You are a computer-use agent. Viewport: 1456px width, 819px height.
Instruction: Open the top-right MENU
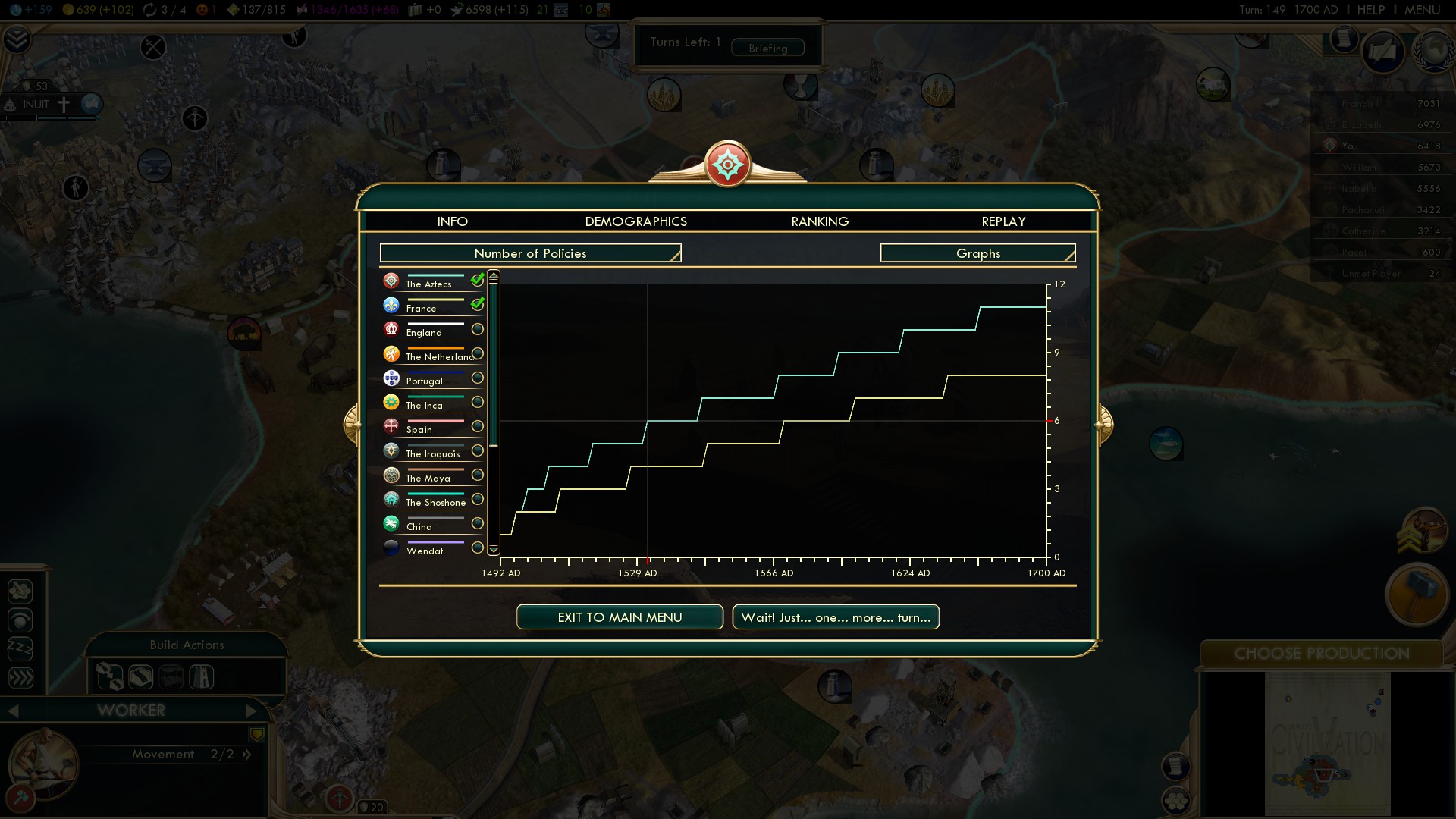coord(1422,10)
